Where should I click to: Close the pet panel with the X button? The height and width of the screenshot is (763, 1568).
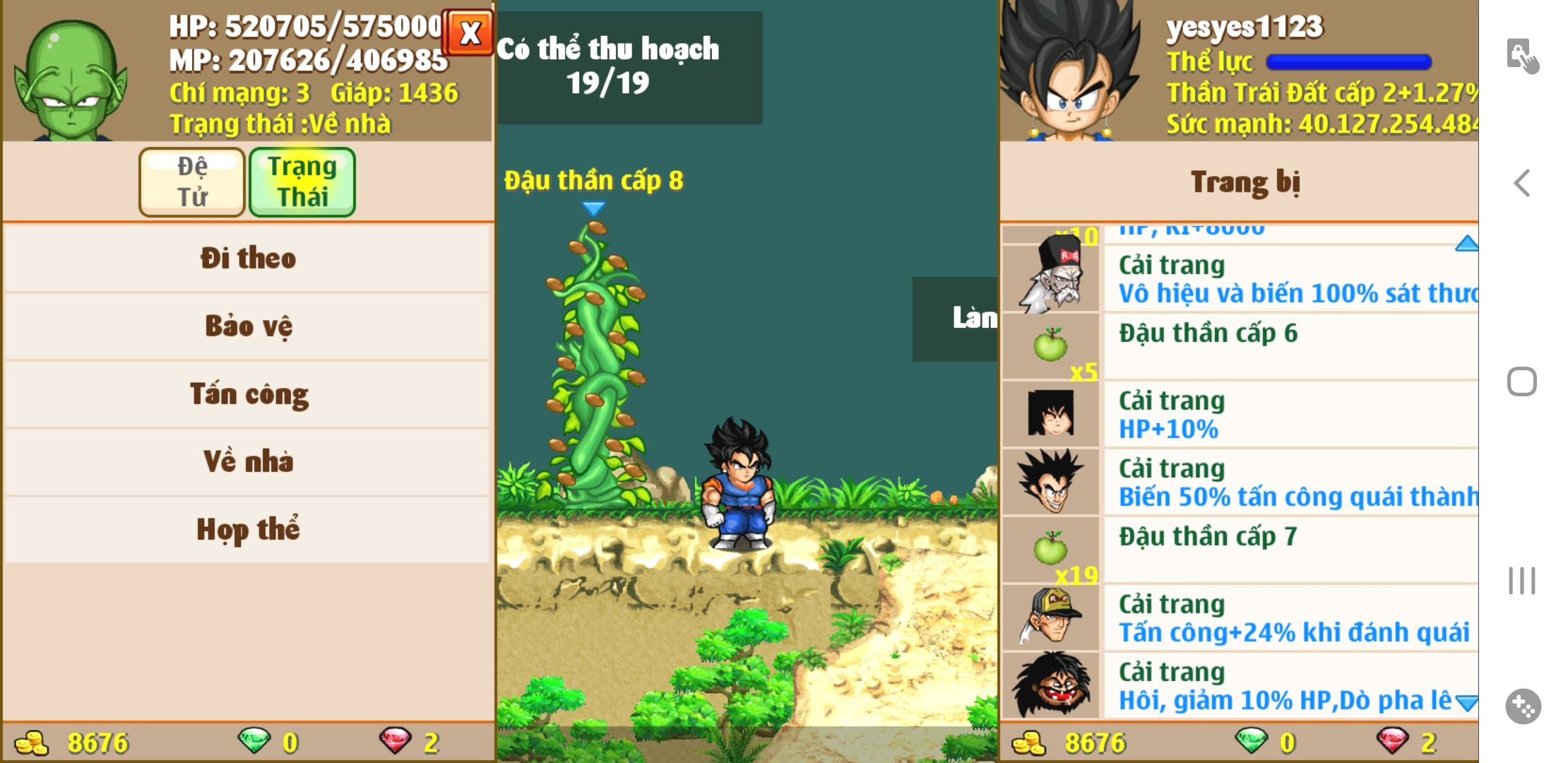468,32
